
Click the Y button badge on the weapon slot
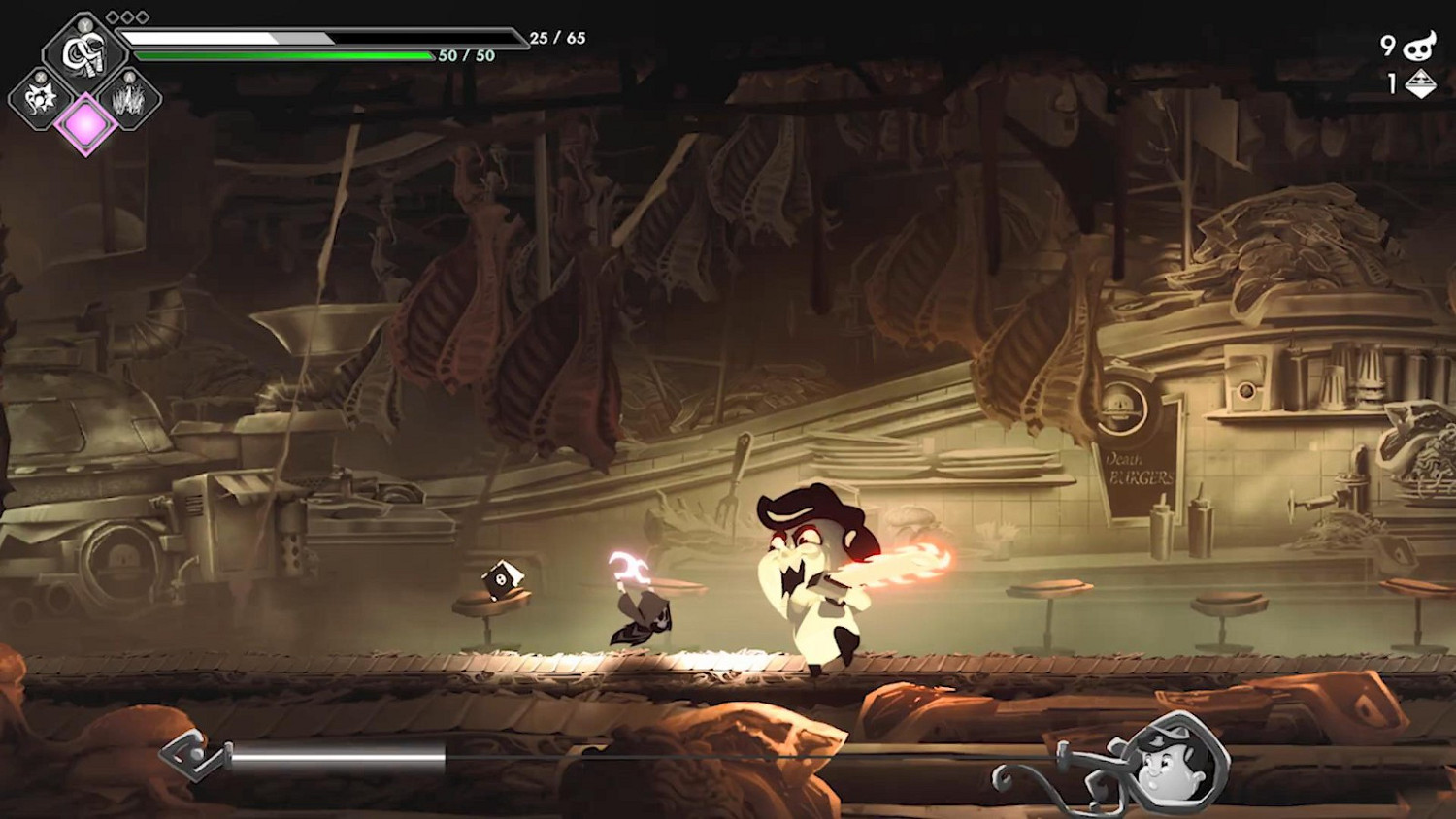click(x=84, y=25)
